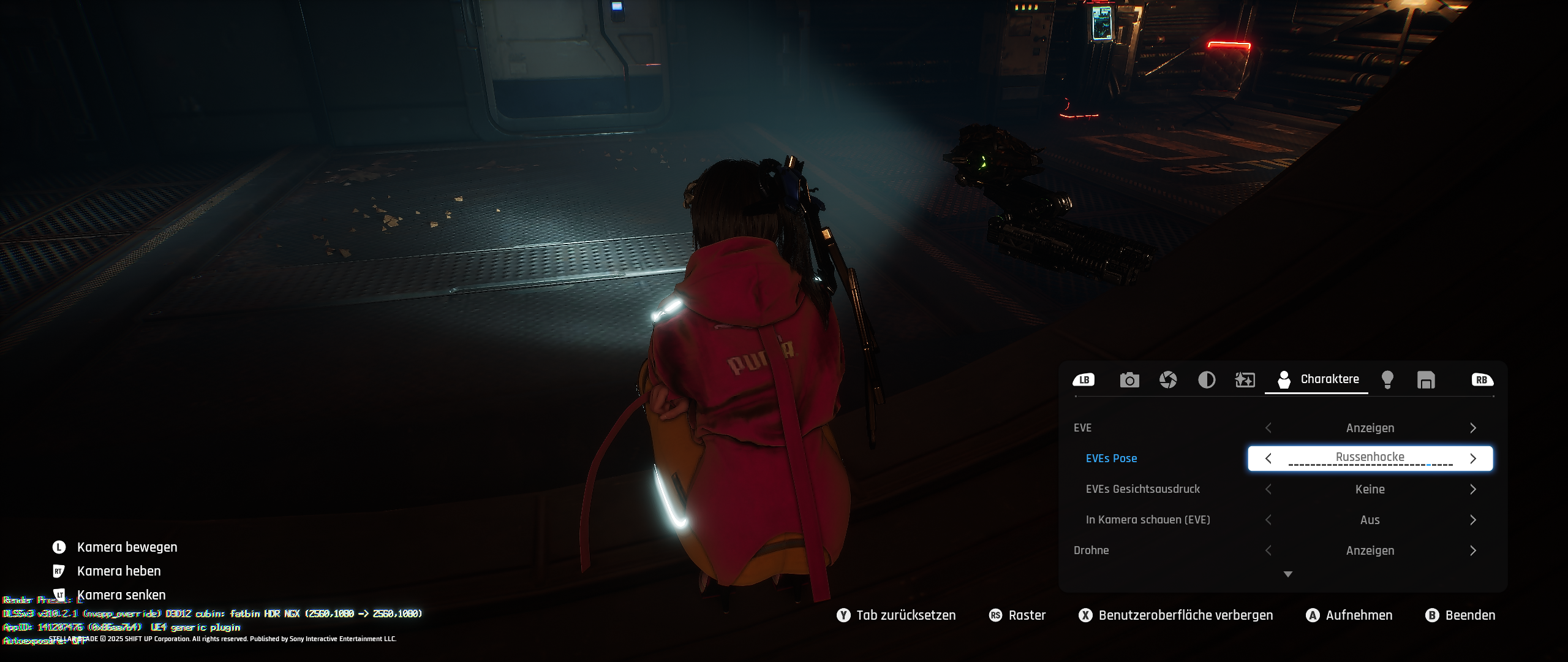Cycle EVEs Gesichtsausdruck back with left arrow
This screenshot has width=1568, height=662.
[1268, 489]
